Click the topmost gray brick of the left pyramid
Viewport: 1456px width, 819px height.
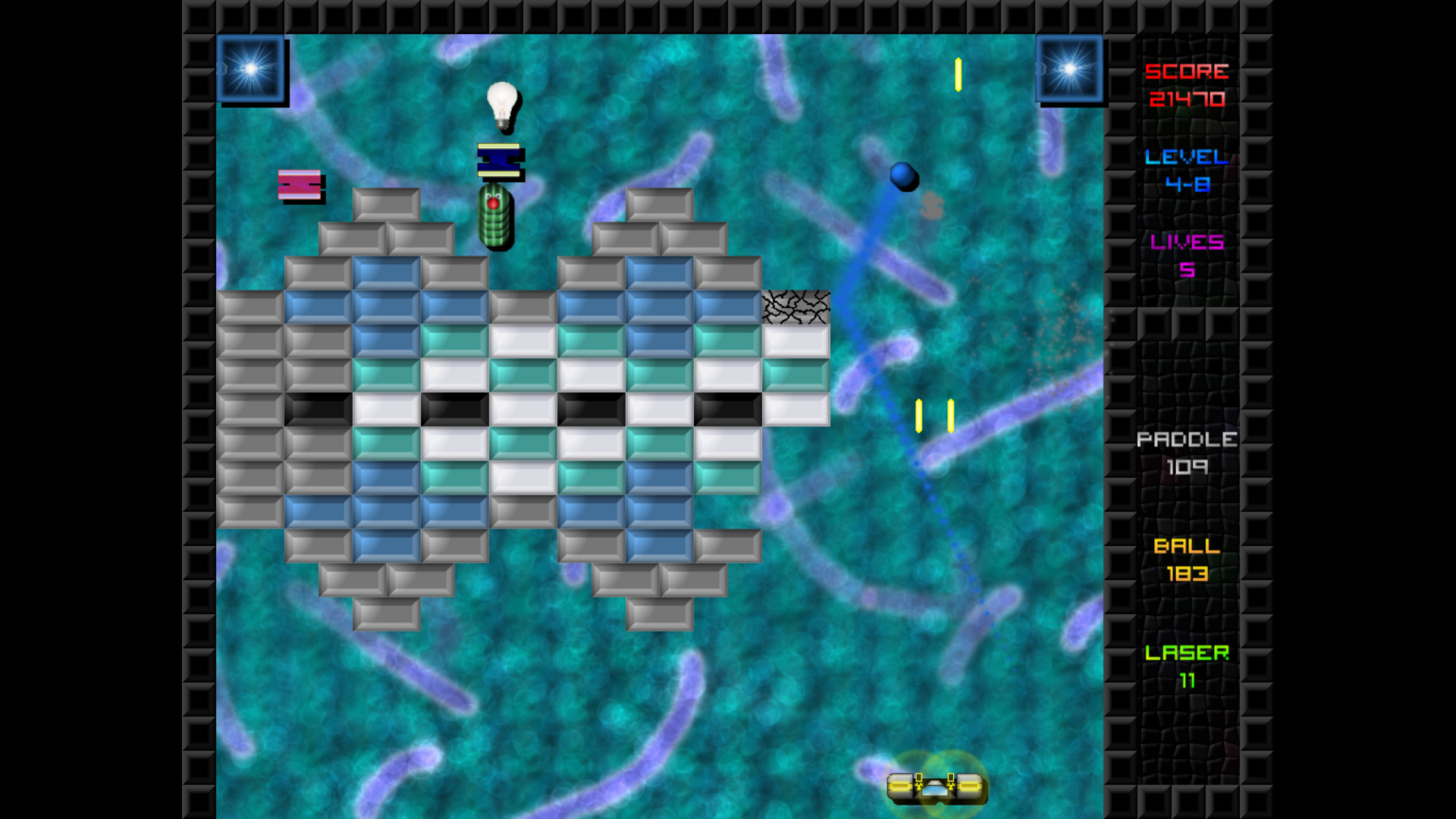[388, 203]
